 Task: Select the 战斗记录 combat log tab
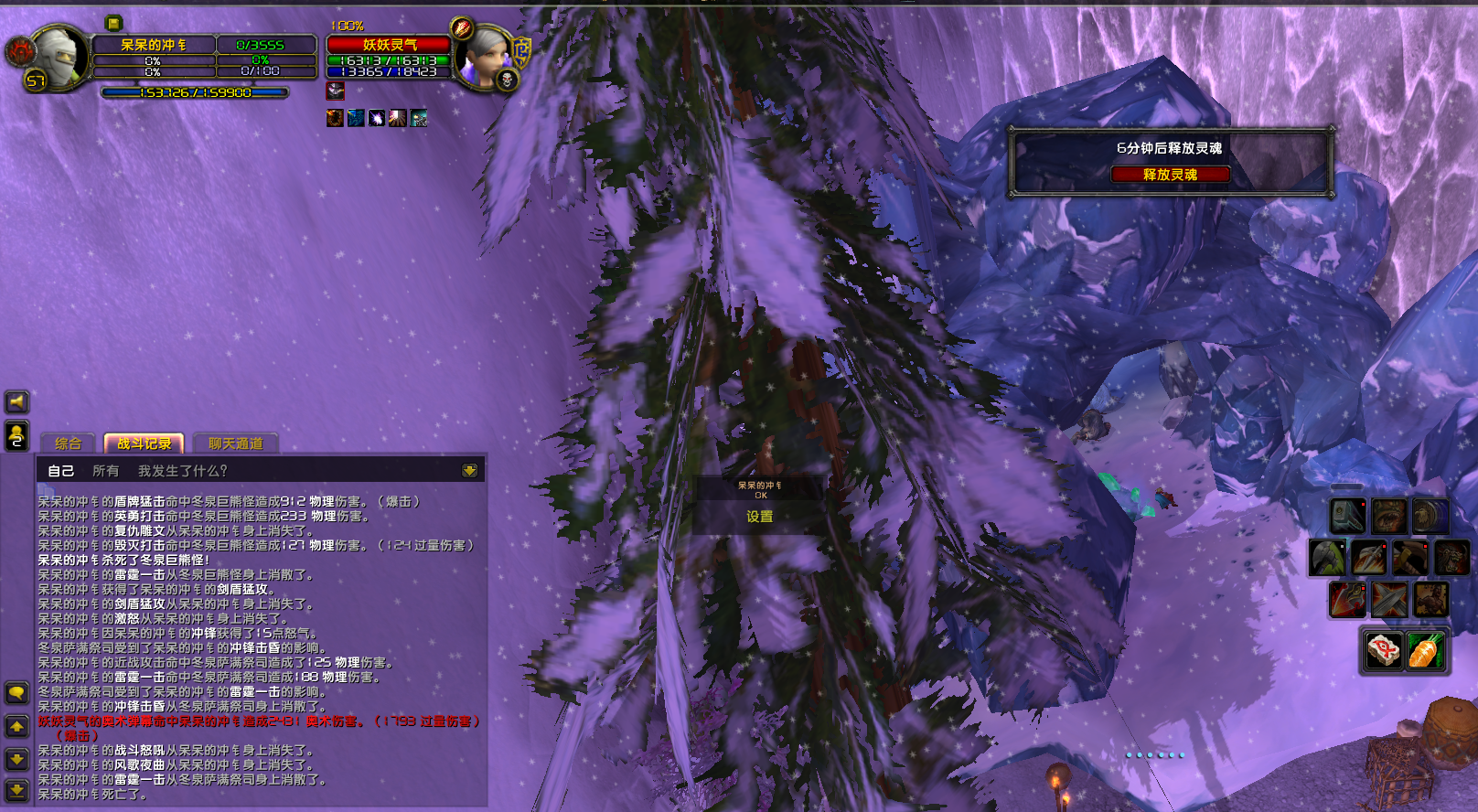pyautogui.click(x=145, y=443)
